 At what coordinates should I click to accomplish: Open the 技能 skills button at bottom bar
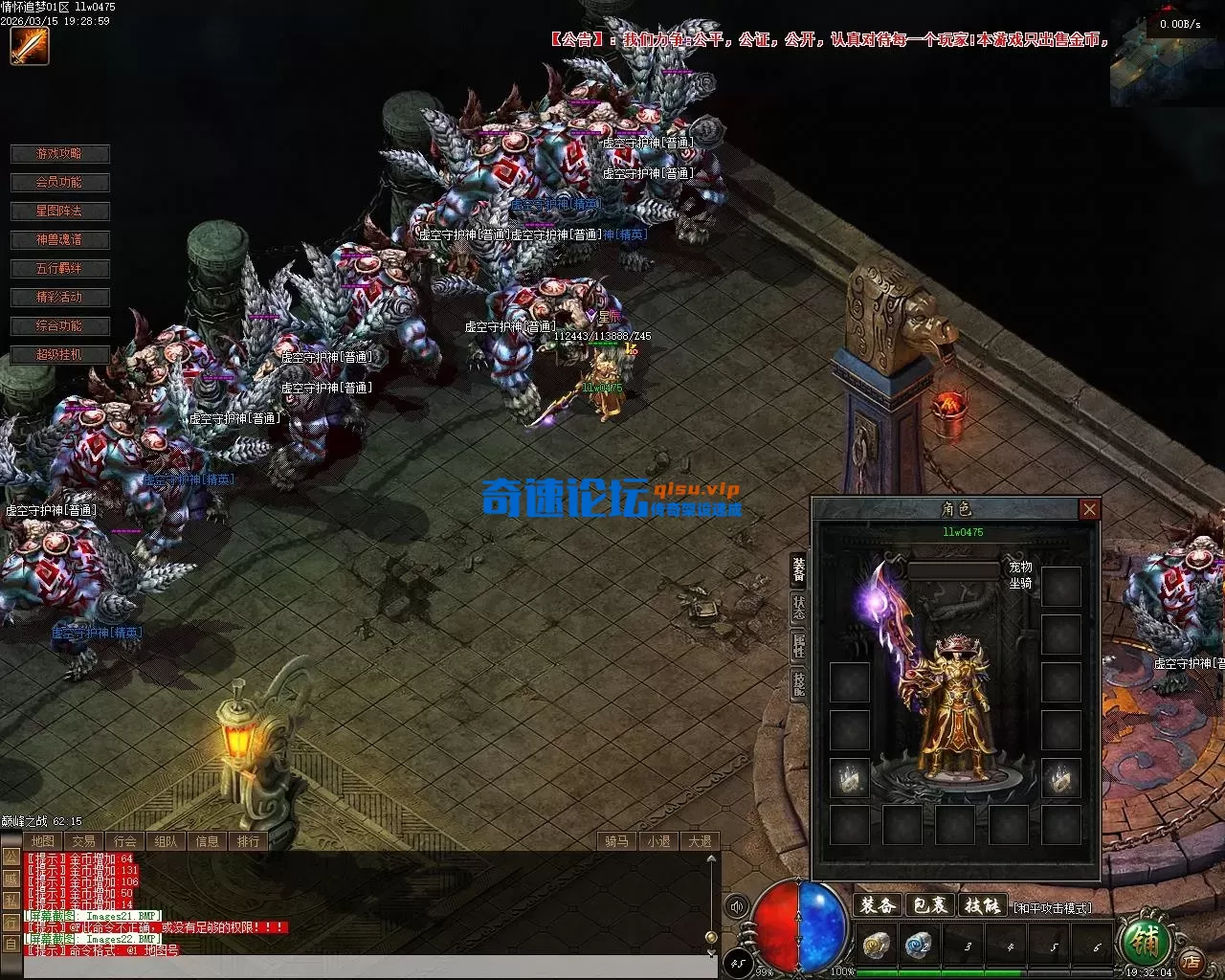coord(982,905)
